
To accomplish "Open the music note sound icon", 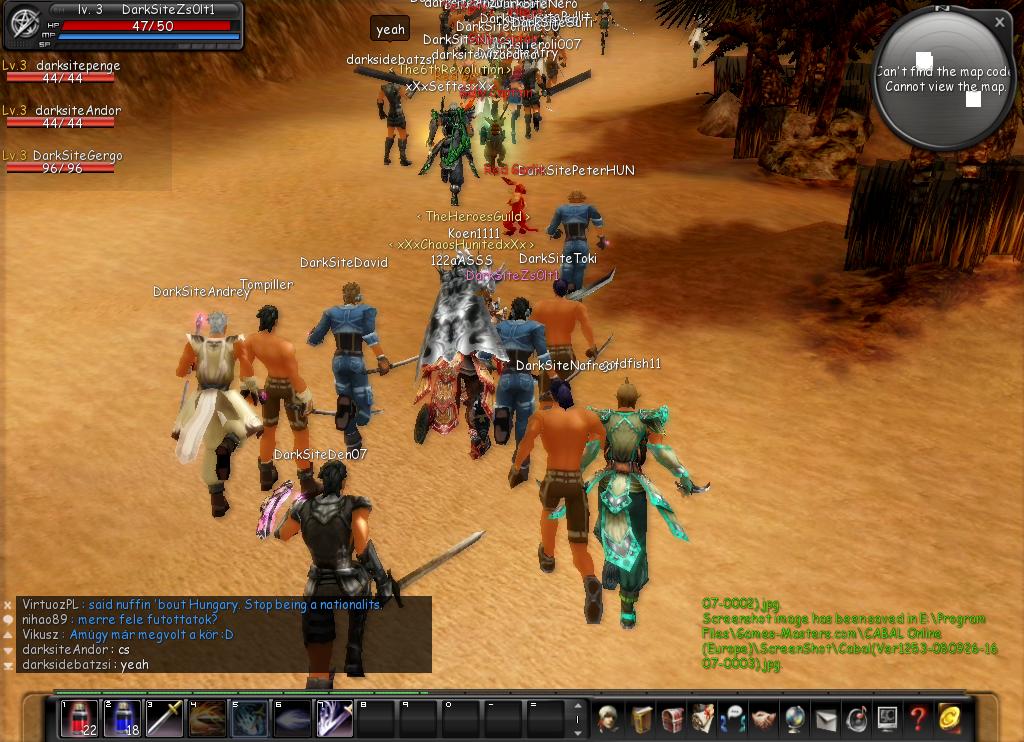I will tap(856, 719).
